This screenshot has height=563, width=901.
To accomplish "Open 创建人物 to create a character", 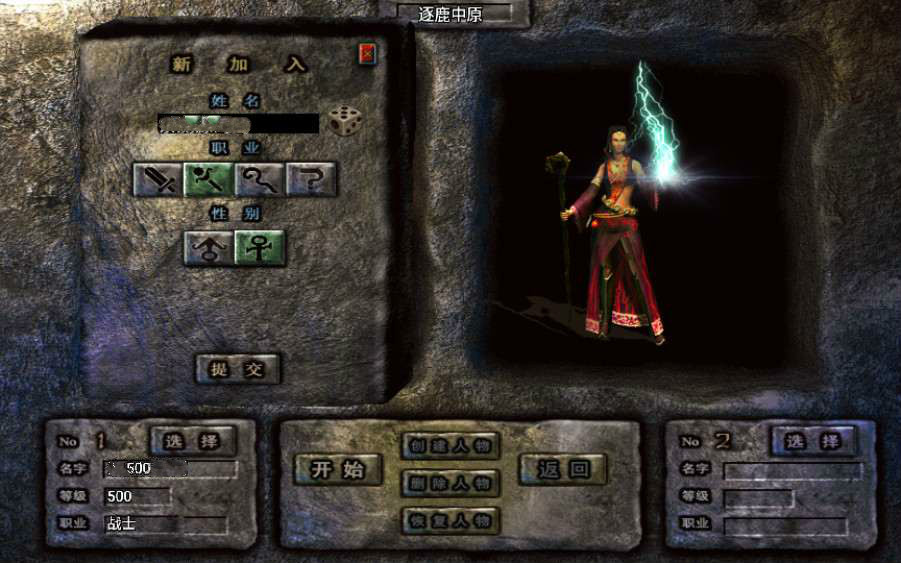I will 450,446.
